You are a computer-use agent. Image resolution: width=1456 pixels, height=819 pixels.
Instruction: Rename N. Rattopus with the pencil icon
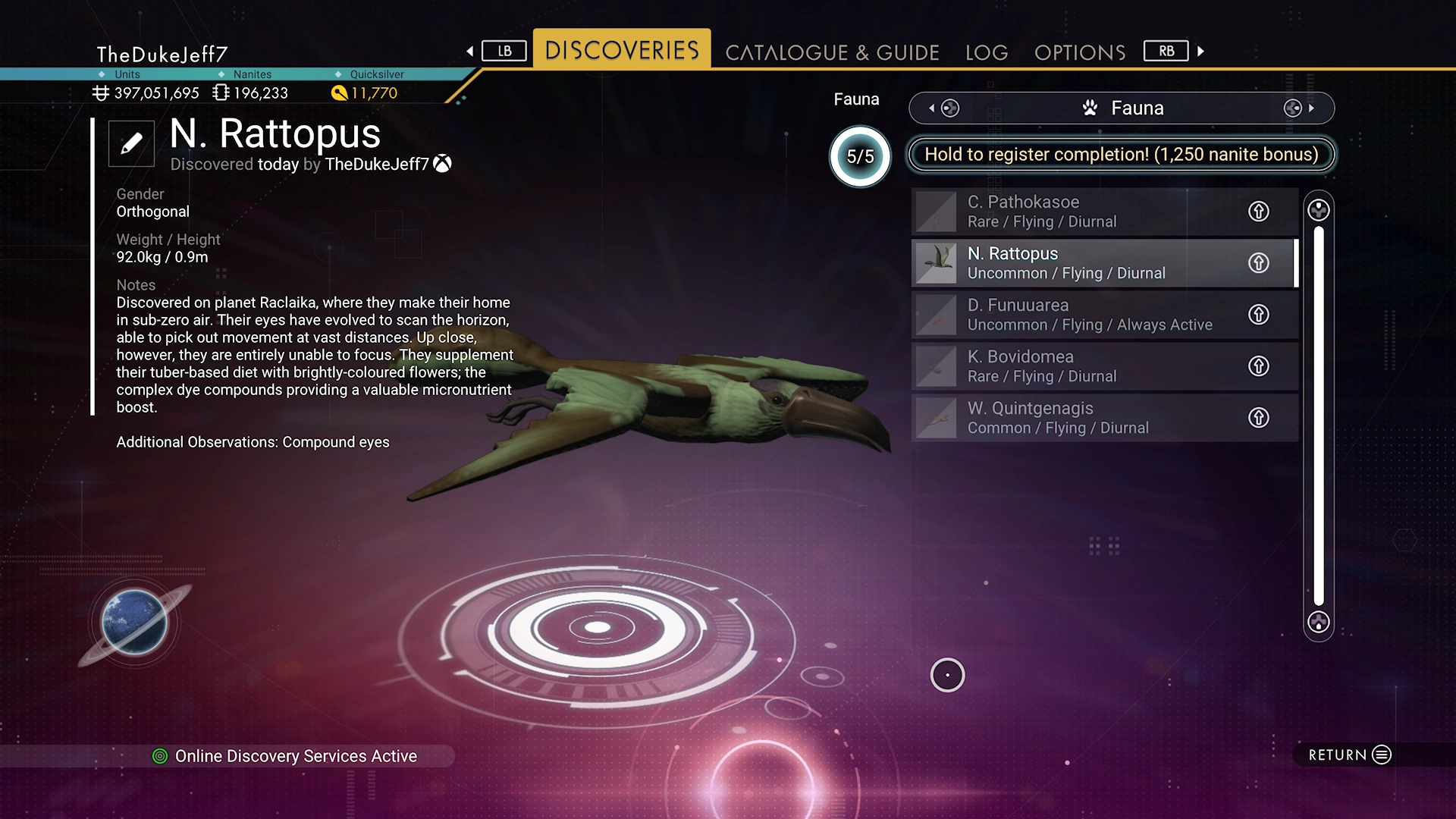(x=131, y=143)
